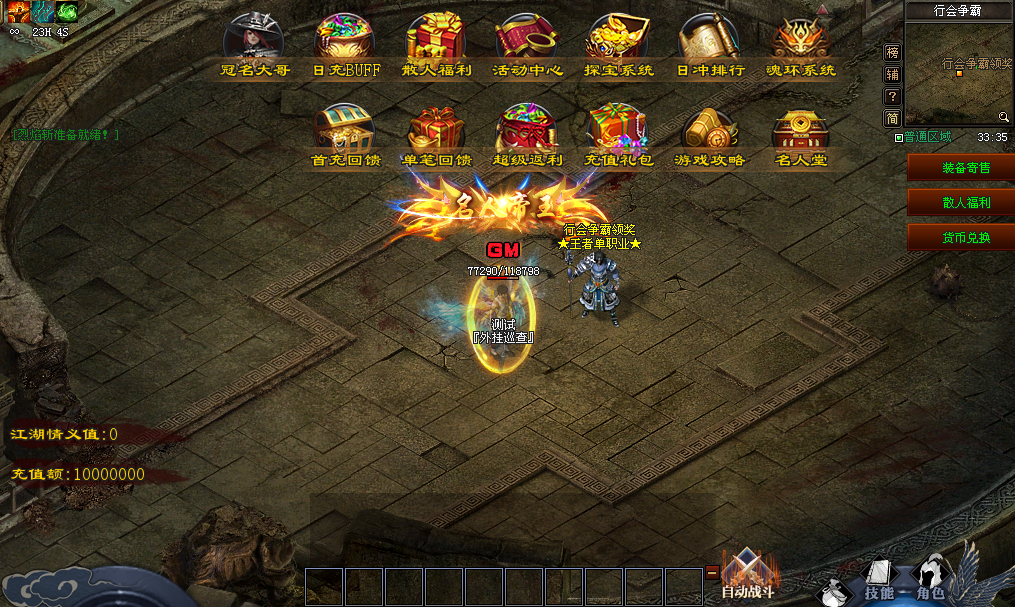The width and height of the screenshot is (1015, 607).
Task: Open the question mark help button
Action: 893,96
